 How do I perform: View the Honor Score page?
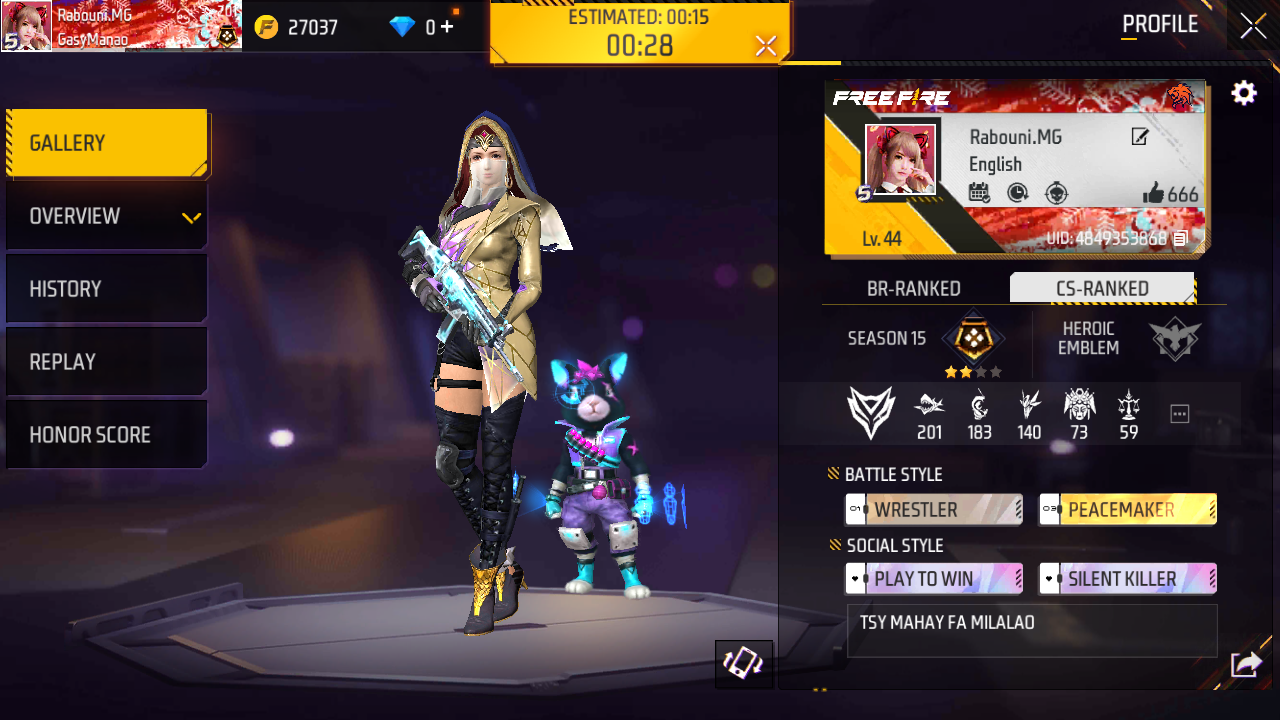point(107,435)
